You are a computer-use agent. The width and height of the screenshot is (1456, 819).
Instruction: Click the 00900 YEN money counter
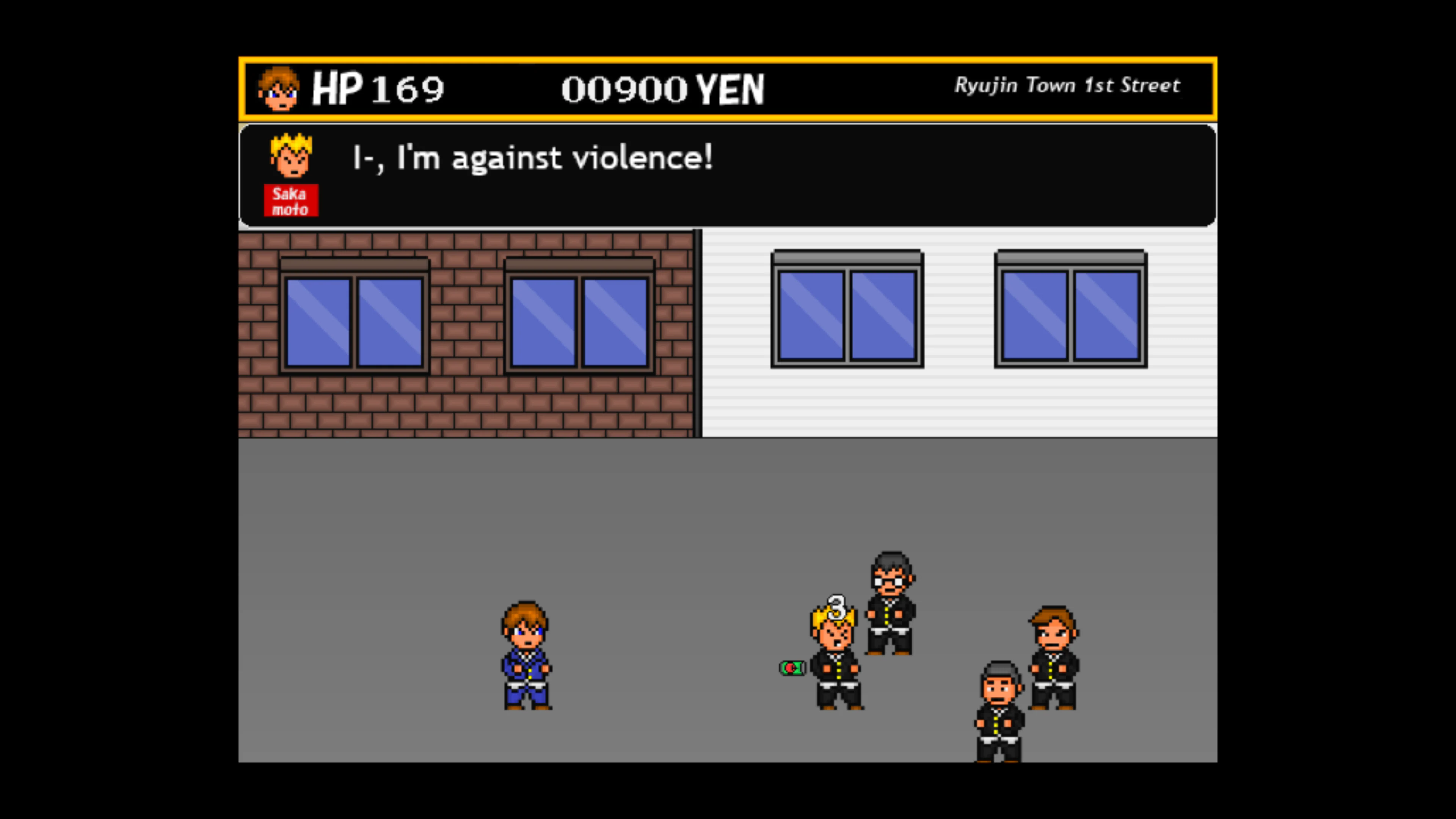(x=661, y=89)
